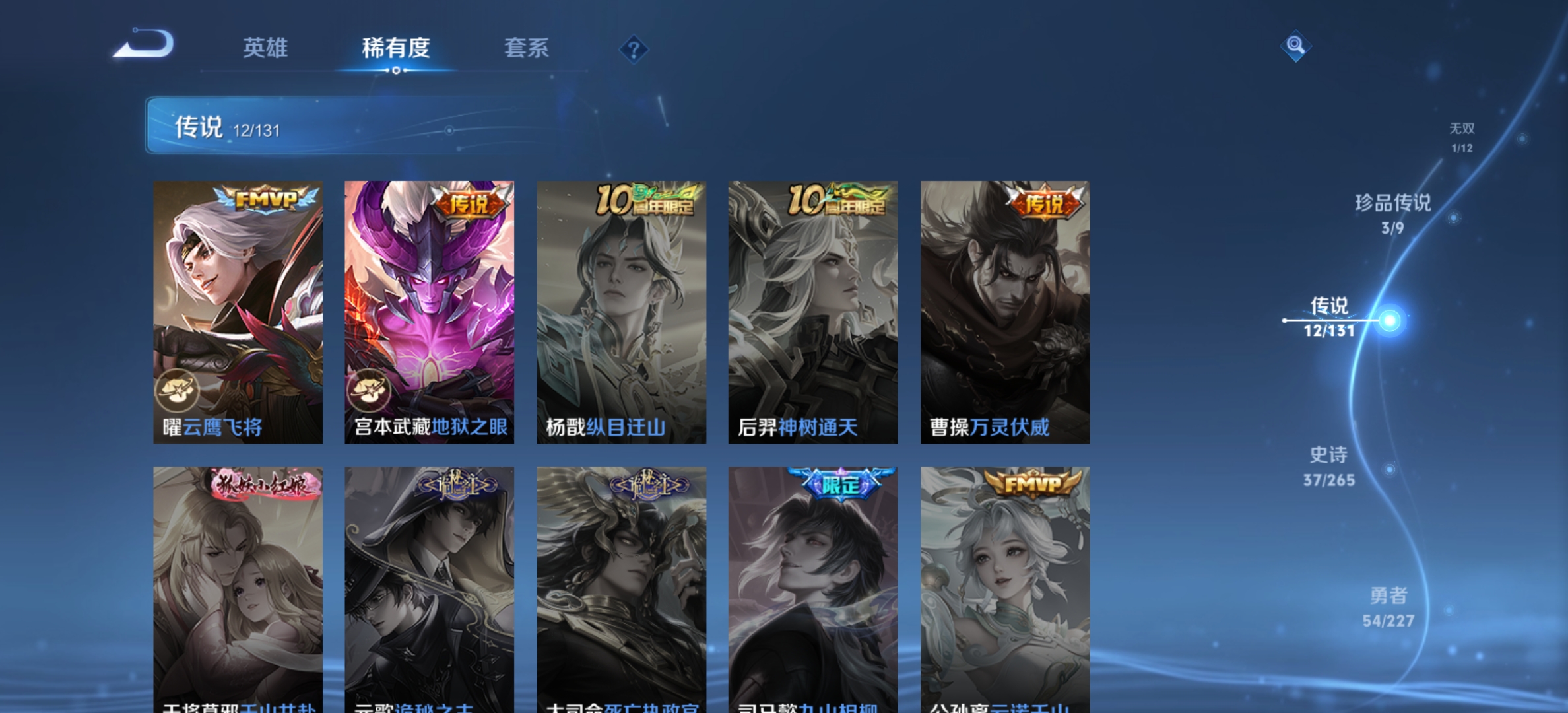Toggle the circular star badge on 宫本武藏's card
Image resolution: width=1568 pixels, height=713 pixels.
370,390
